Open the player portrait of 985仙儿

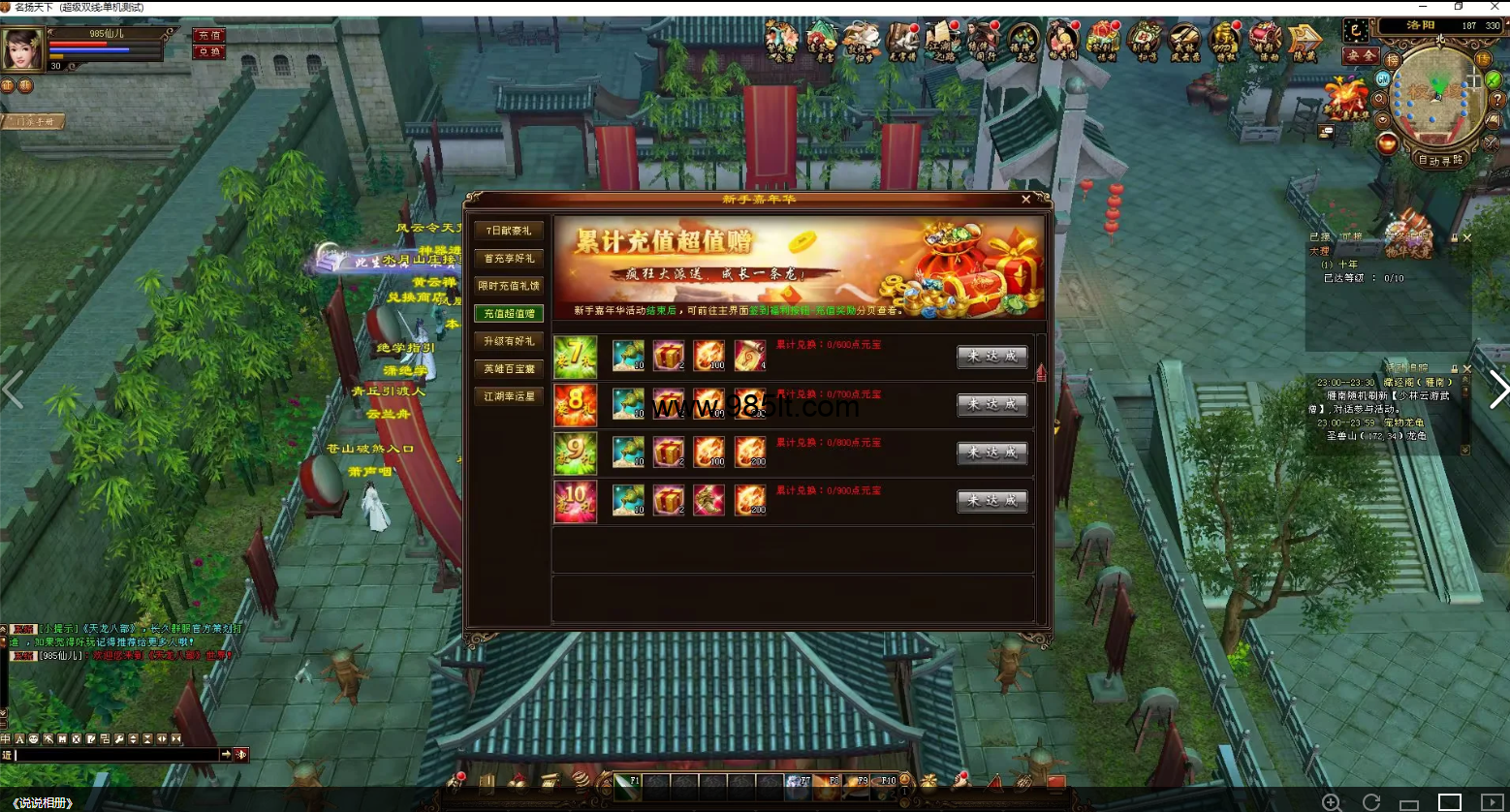point(22,49)
